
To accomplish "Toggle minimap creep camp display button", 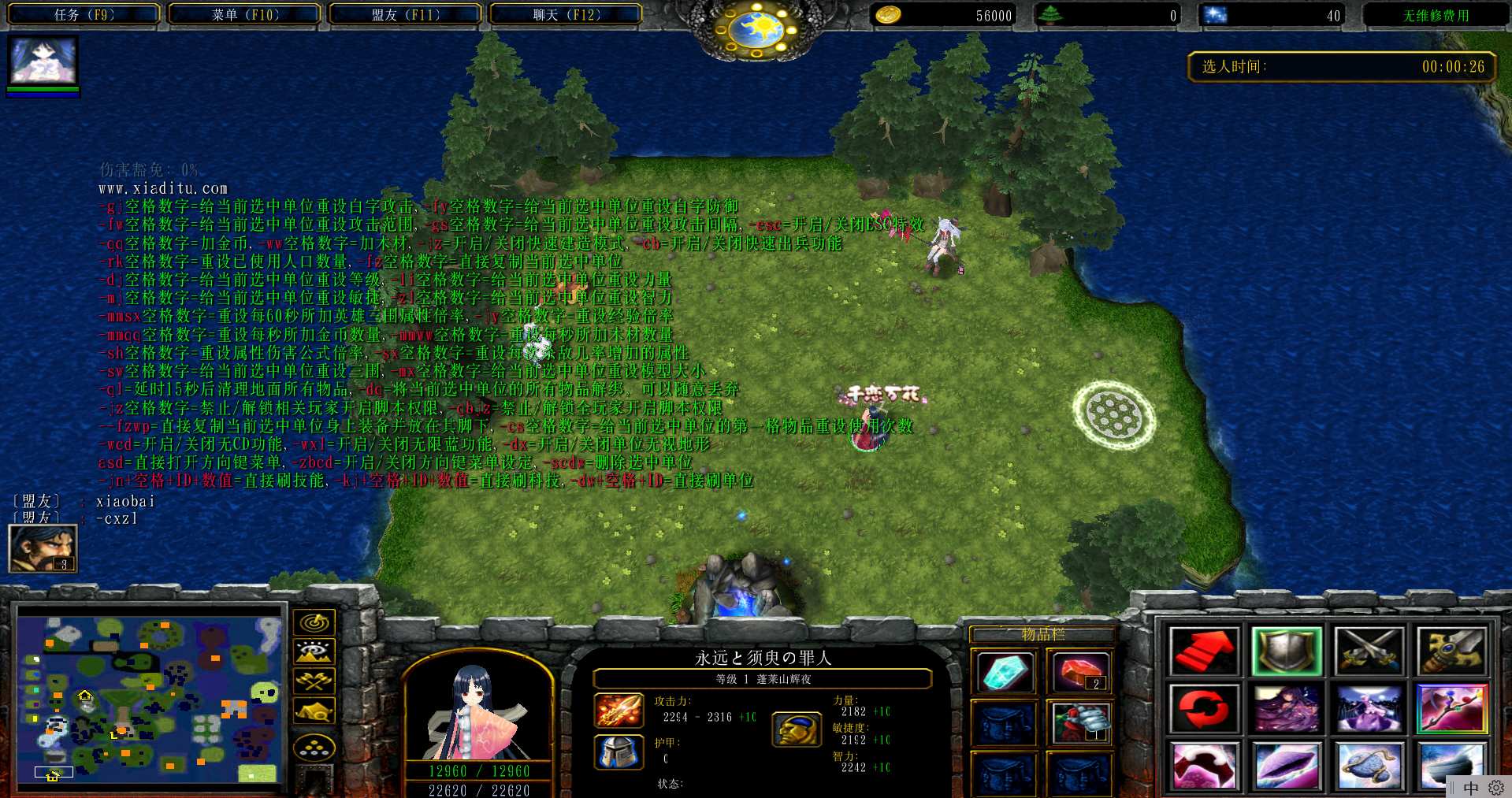I will [x=314, y=711].
